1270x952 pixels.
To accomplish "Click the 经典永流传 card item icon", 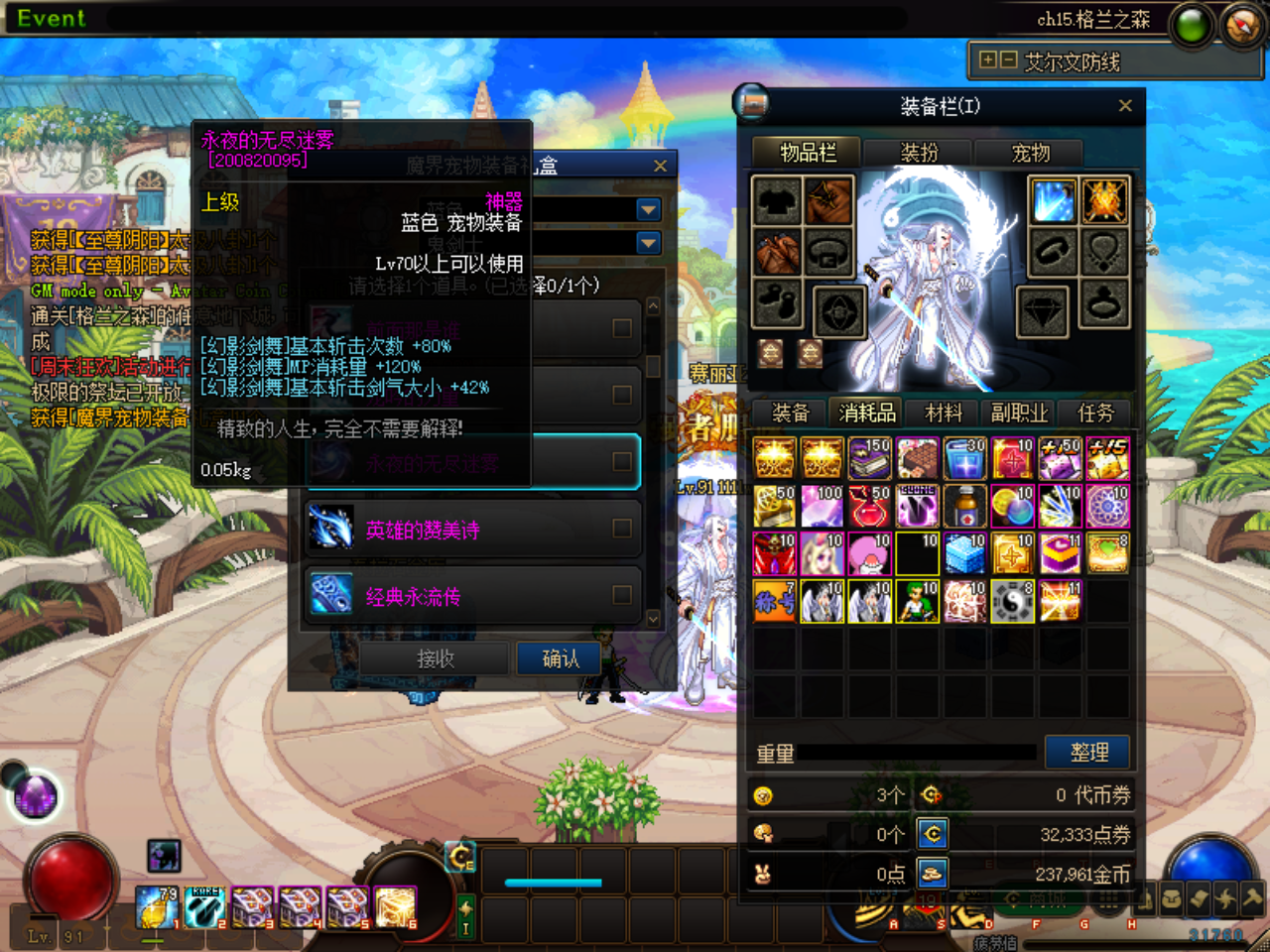I will (332, 596).
